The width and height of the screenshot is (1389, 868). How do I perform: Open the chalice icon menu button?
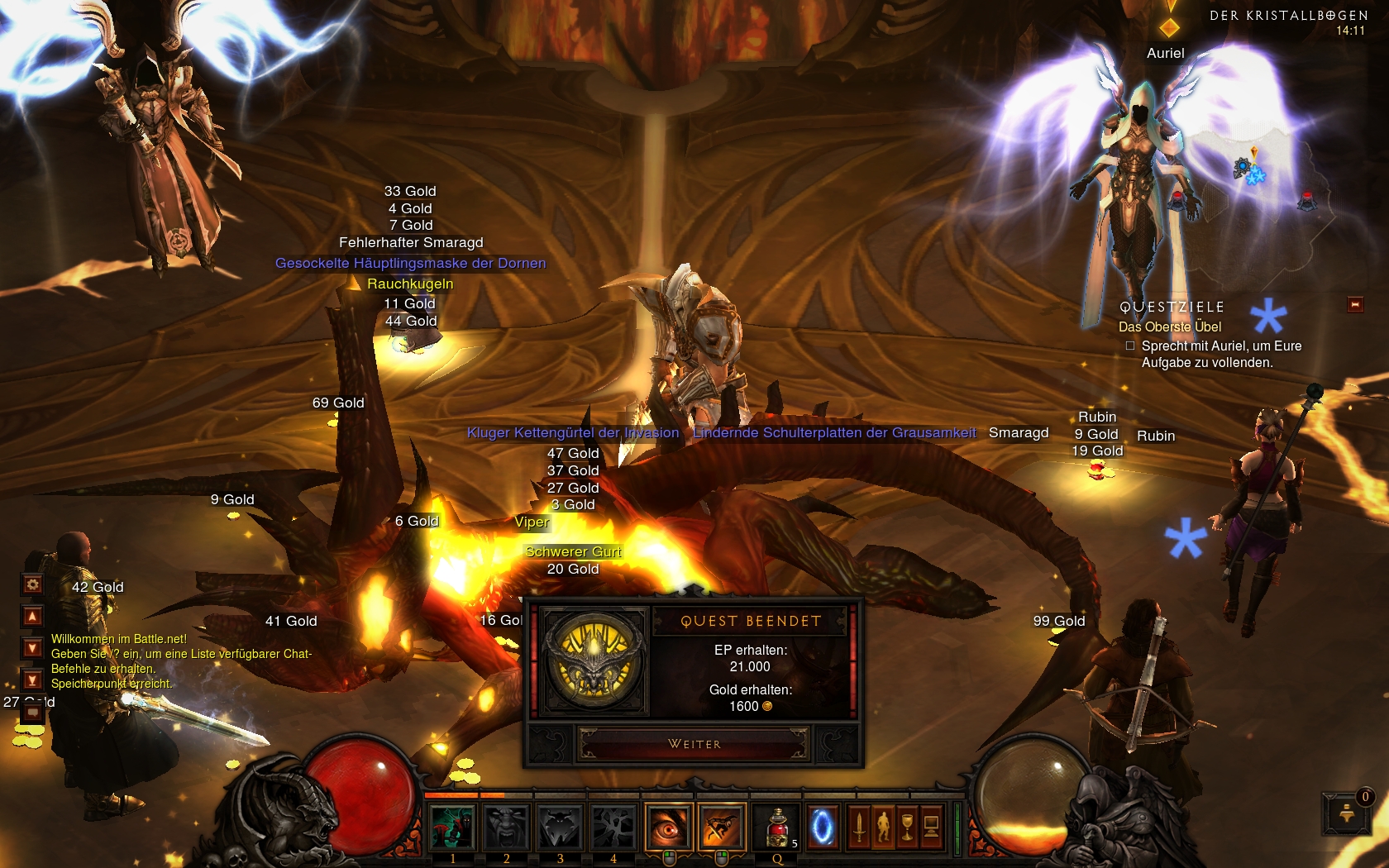[907, 827]
